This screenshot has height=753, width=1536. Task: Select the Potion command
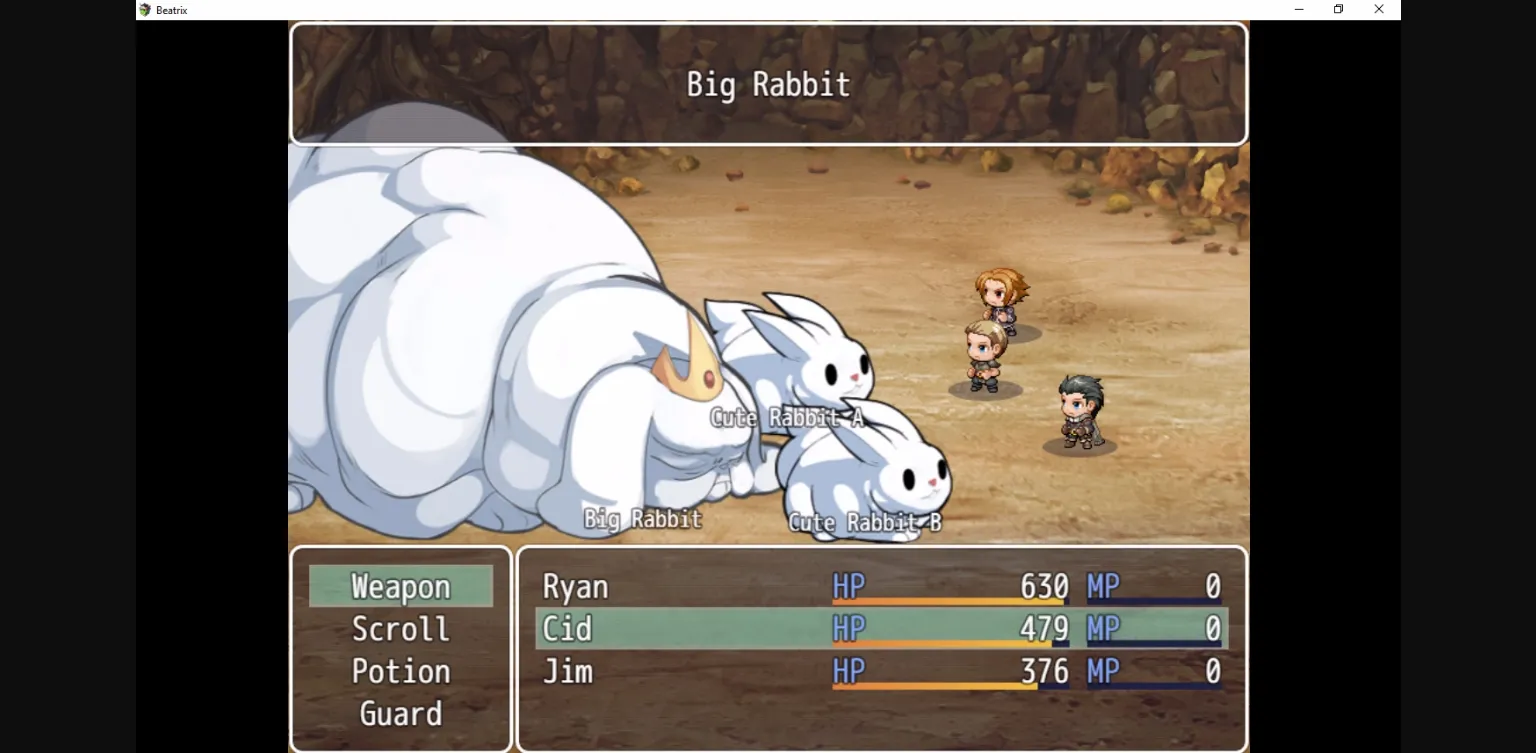tap(400, 671)
